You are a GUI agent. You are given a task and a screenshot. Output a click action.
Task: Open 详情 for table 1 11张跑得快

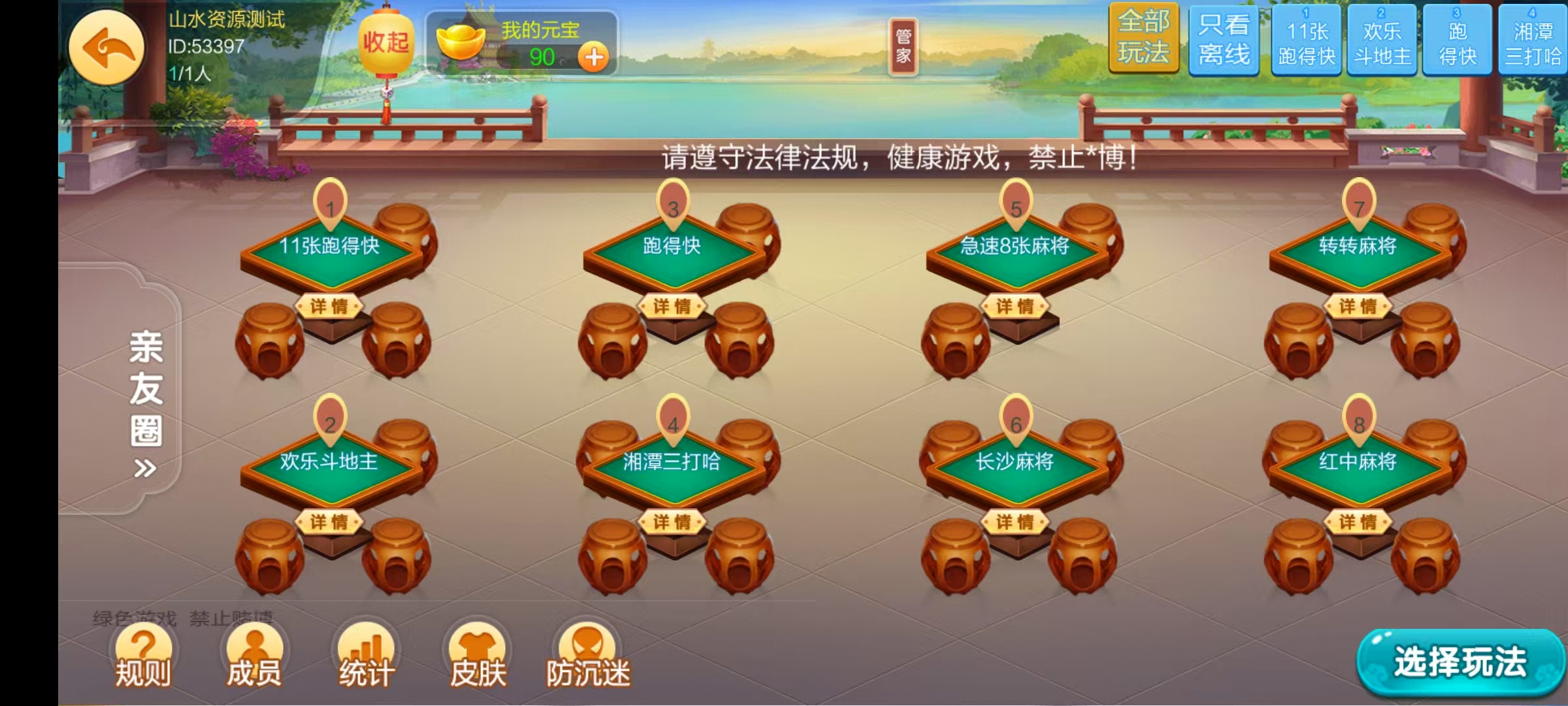tap(331, 305)
